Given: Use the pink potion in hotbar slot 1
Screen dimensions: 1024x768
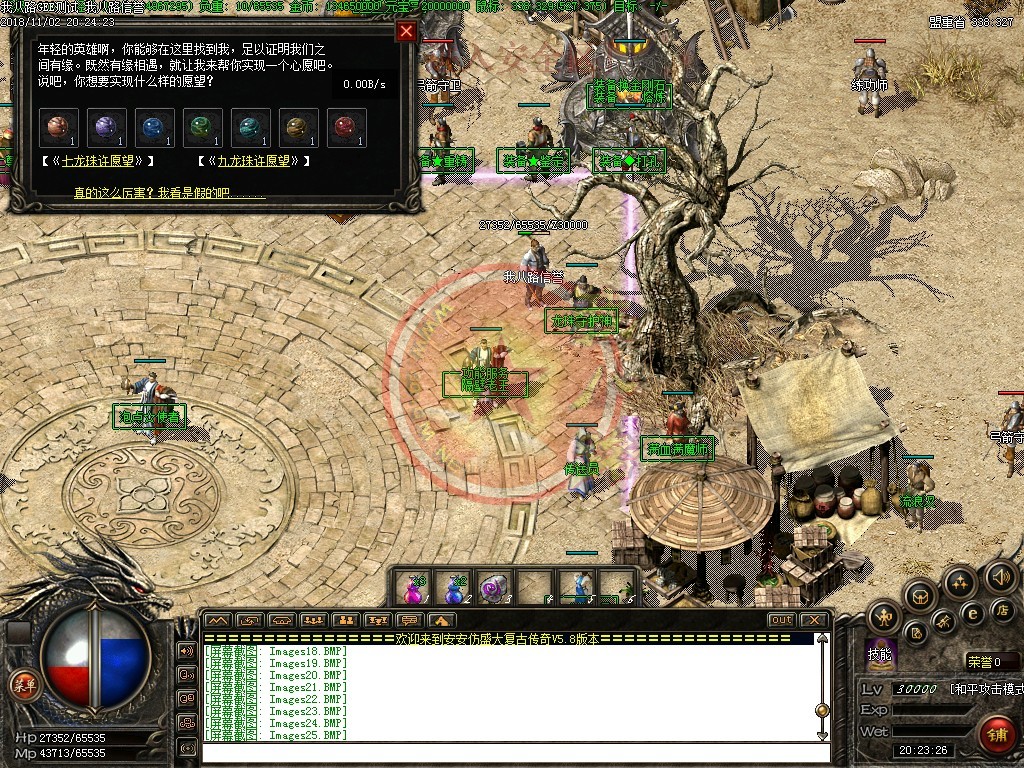Looking at the screenshot, I should click(x=412, y=588).
